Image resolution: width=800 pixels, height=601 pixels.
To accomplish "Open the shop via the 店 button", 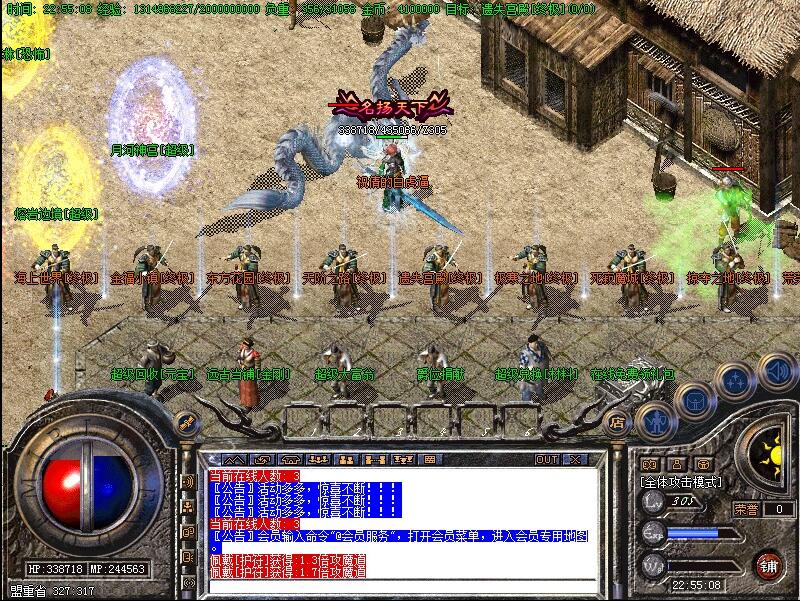I will tap(616, 421).
